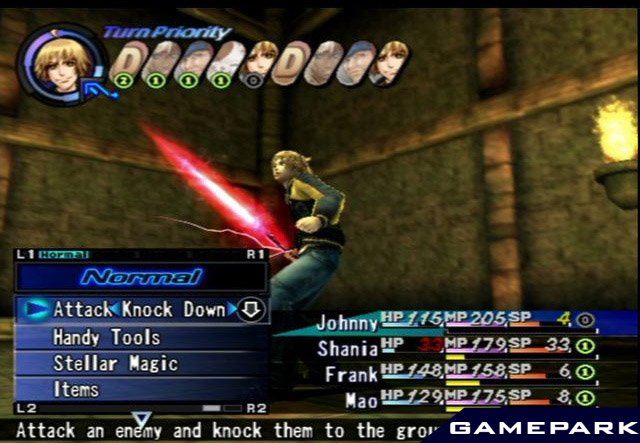The image size is (640, 443).
Task: Click the down arrow beside Knock Down
Action: pyautogui.click(x=252, y=310)
